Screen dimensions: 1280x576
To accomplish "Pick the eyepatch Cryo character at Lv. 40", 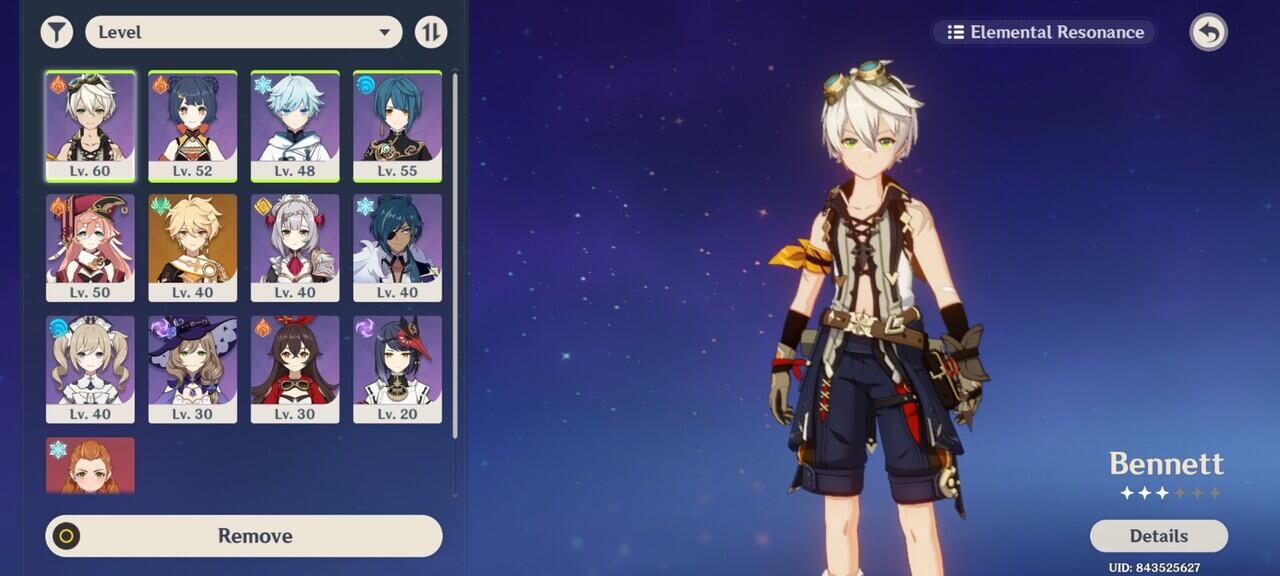I will pyautogui.click(x=397, y=247).
